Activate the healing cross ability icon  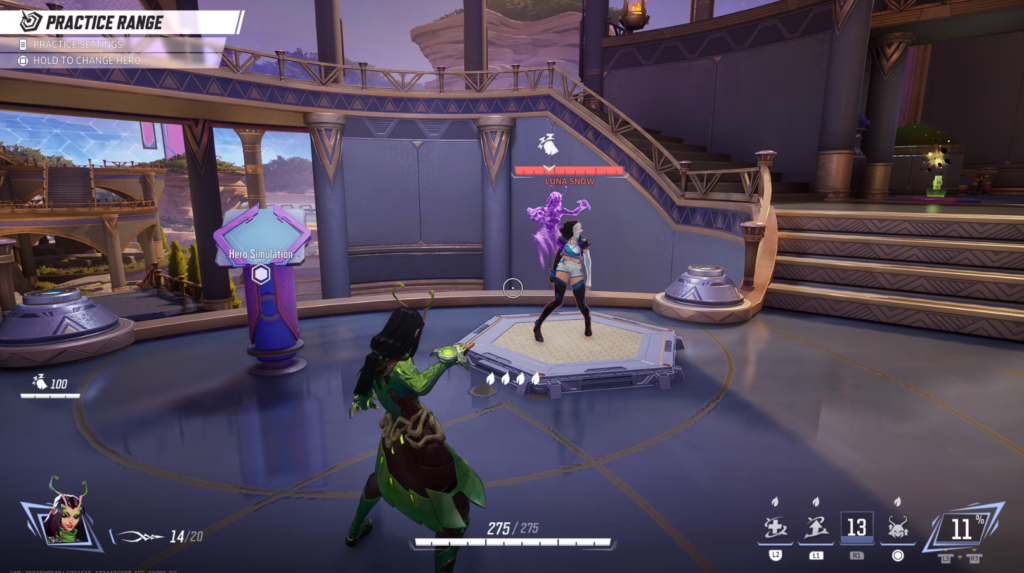coord(775,528)
